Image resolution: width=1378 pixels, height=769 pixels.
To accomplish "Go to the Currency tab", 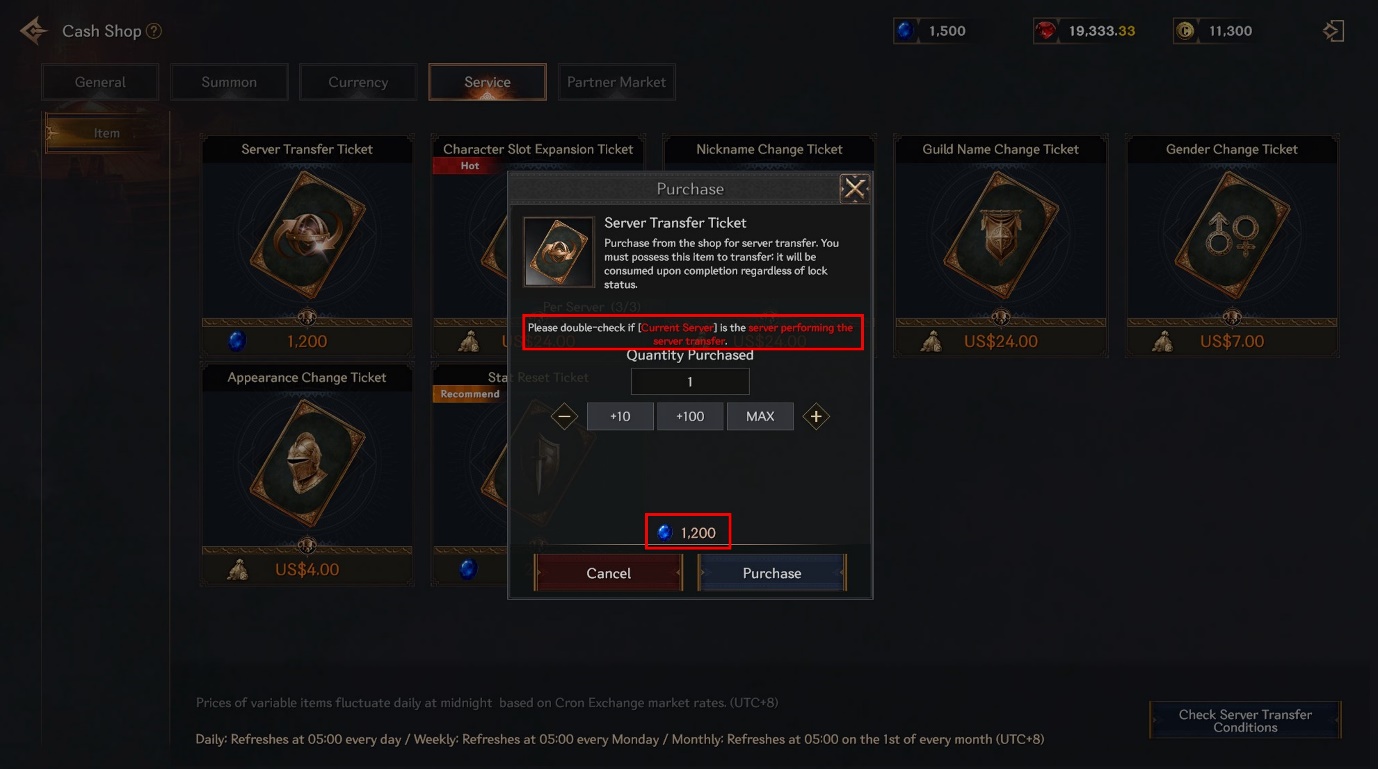I will pyautogui.click(x=358, y=82).
